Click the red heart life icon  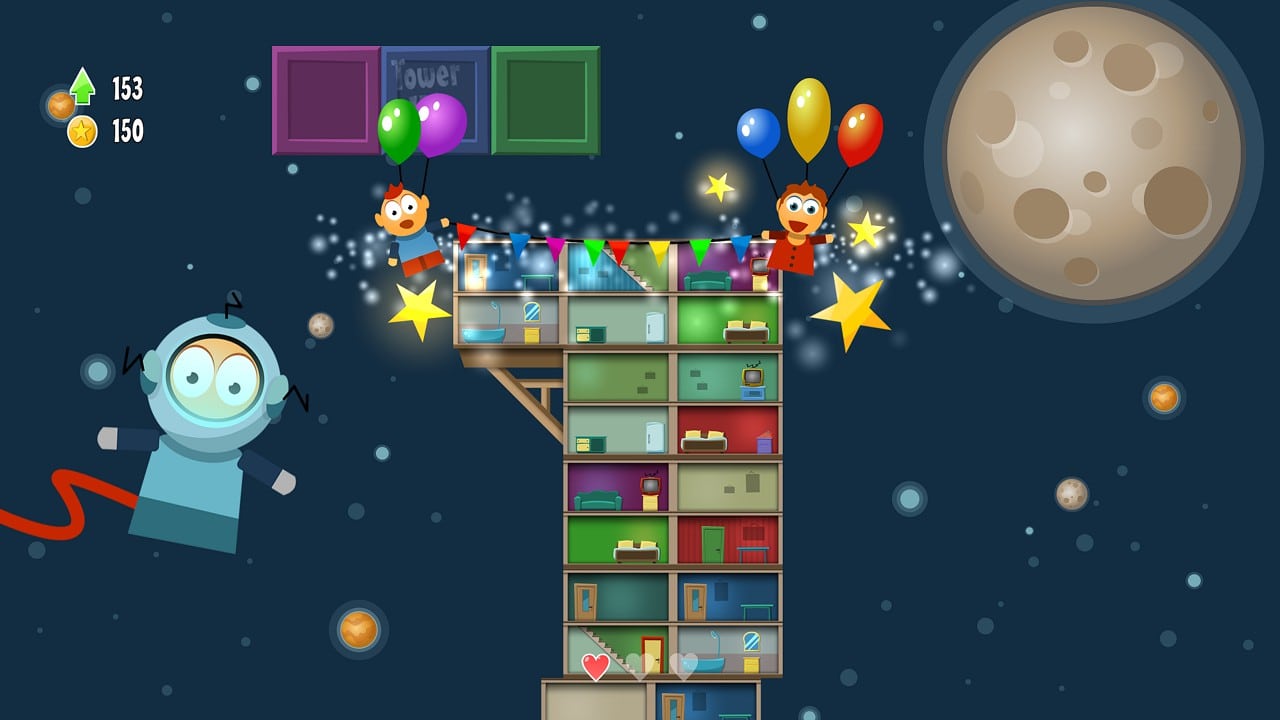596,664
